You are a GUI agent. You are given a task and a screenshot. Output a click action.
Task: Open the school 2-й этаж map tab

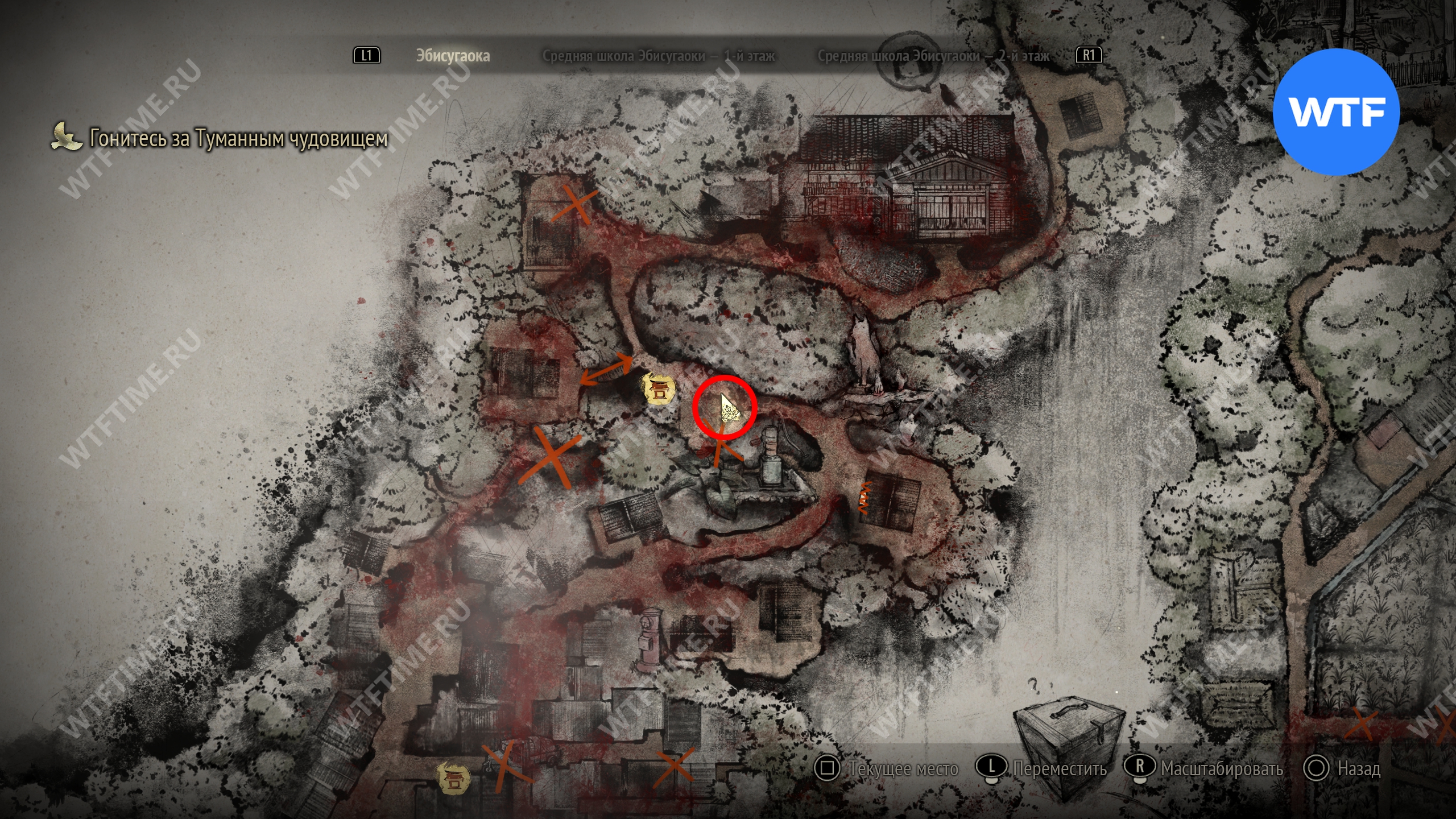[x=933, y=56]
